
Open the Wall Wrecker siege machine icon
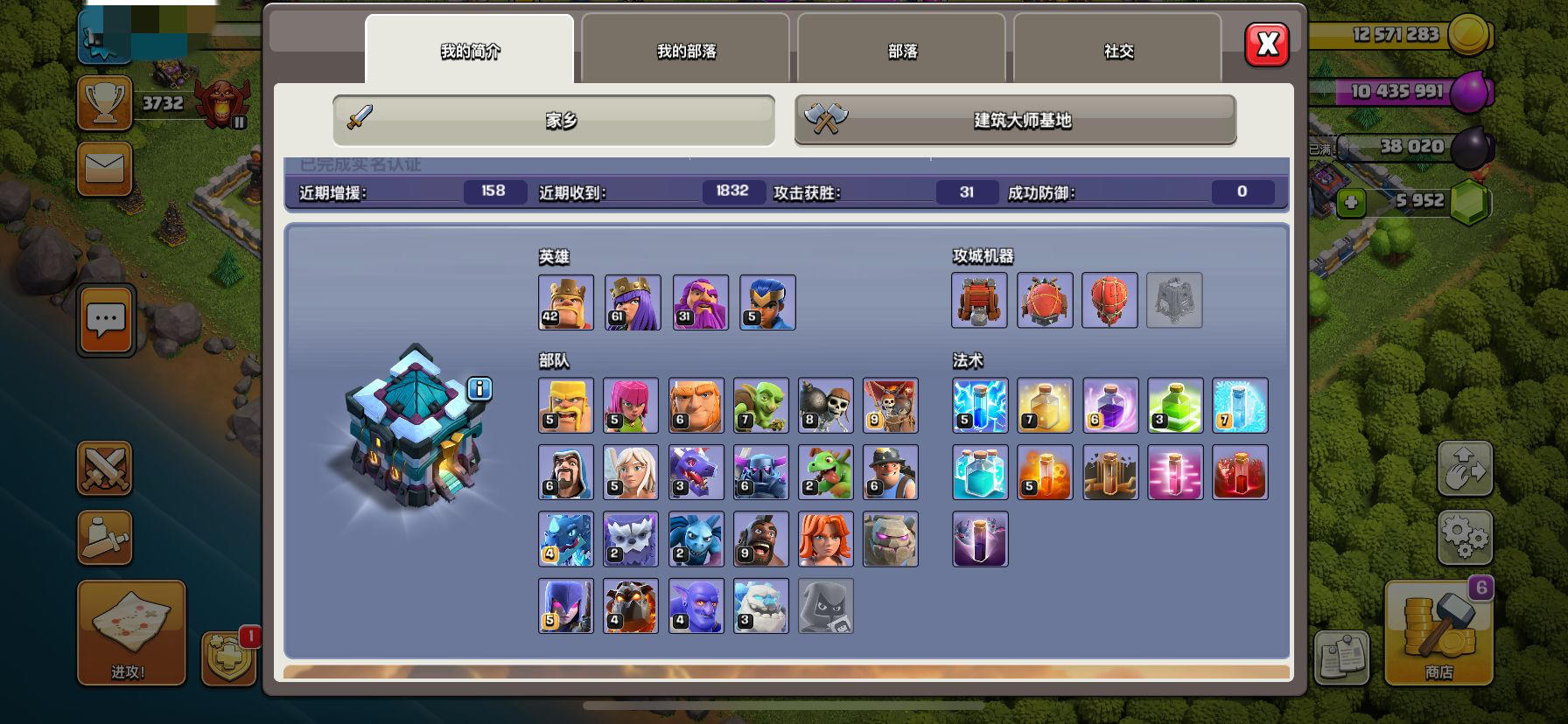click(979, 301)
